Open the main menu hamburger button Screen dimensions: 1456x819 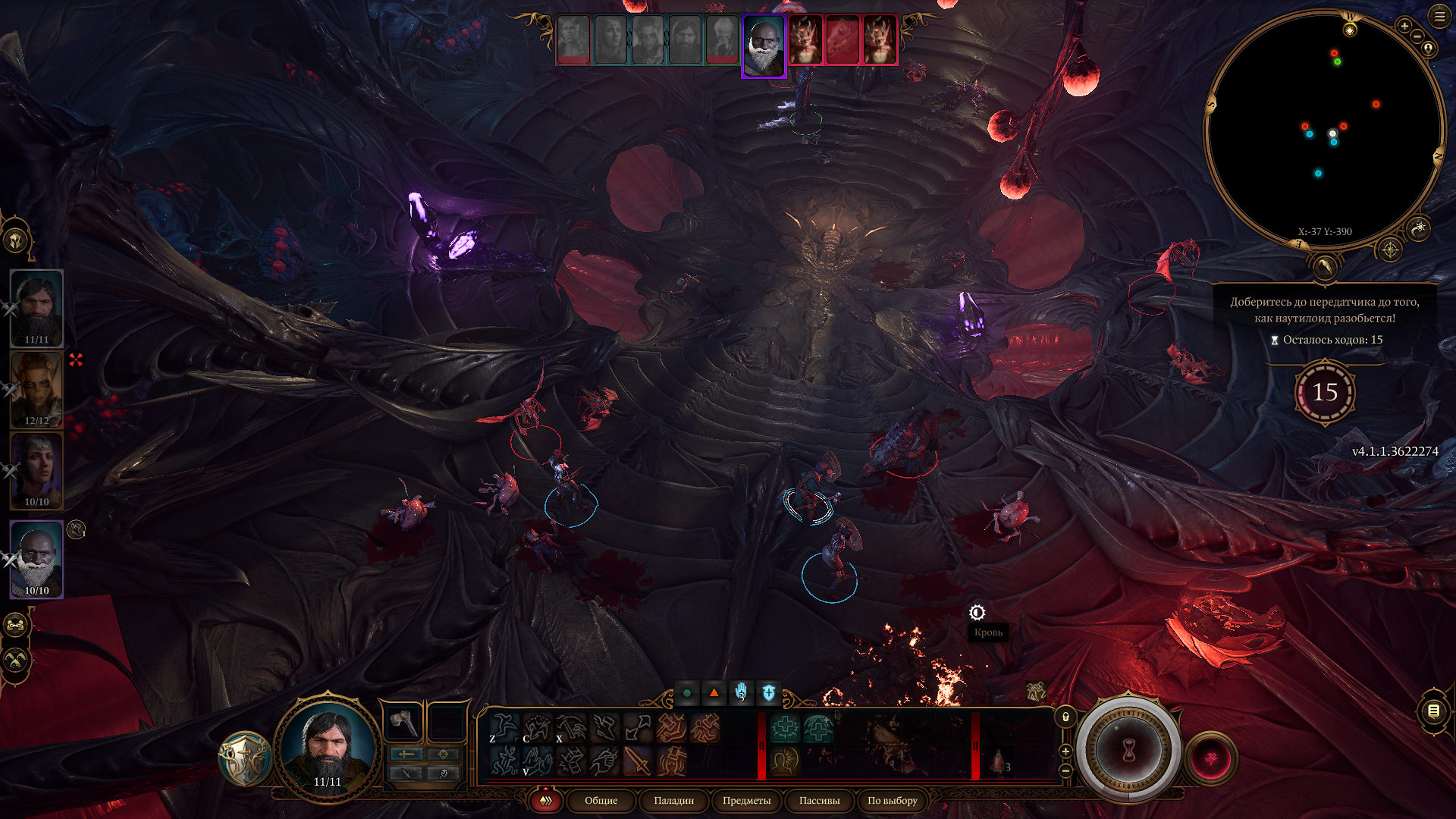click(1439, 17)
